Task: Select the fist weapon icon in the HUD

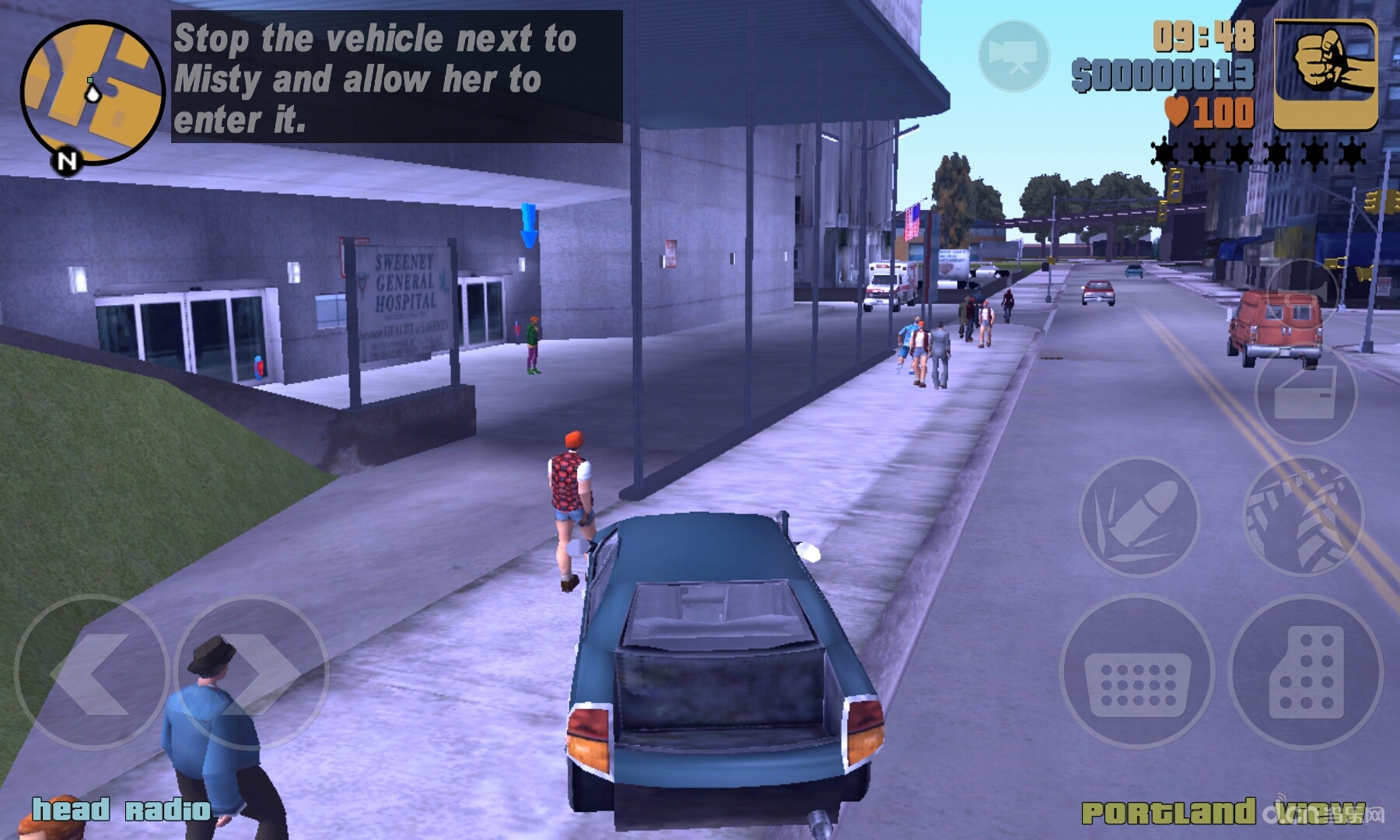Action: [x=1326, y=74]
